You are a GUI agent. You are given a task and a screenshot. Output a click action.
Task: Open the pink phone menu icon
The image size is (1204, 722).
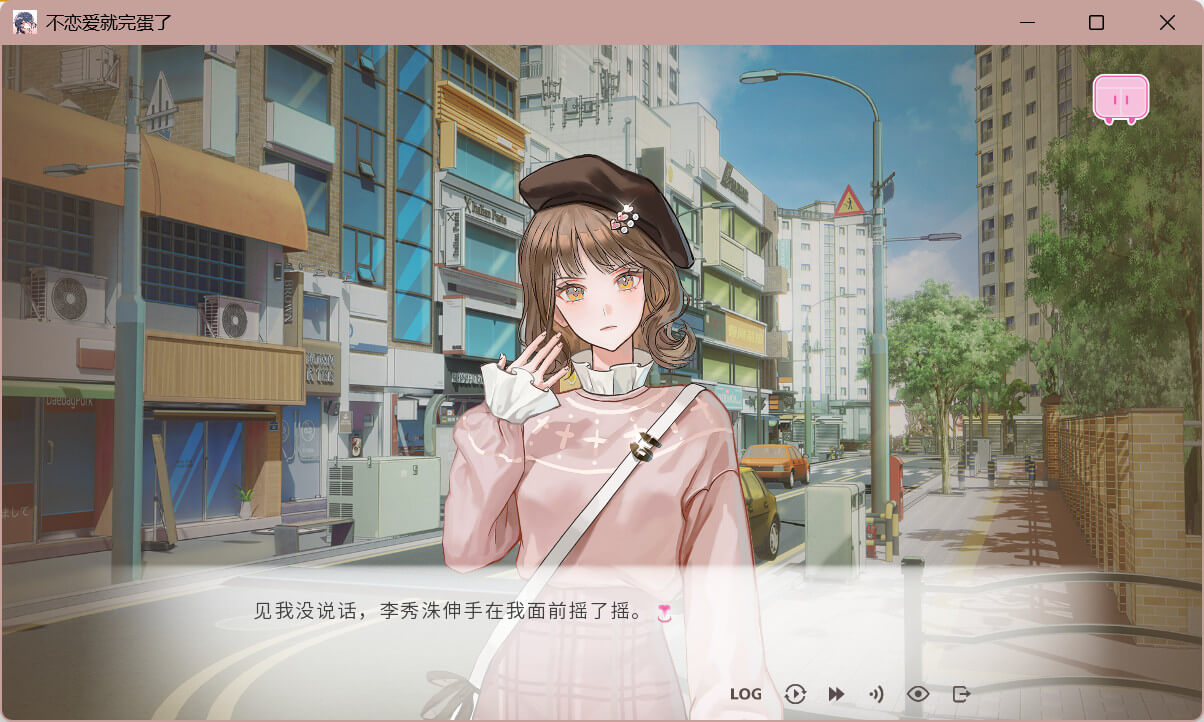pyautogui.click(x=1120, y=99)
